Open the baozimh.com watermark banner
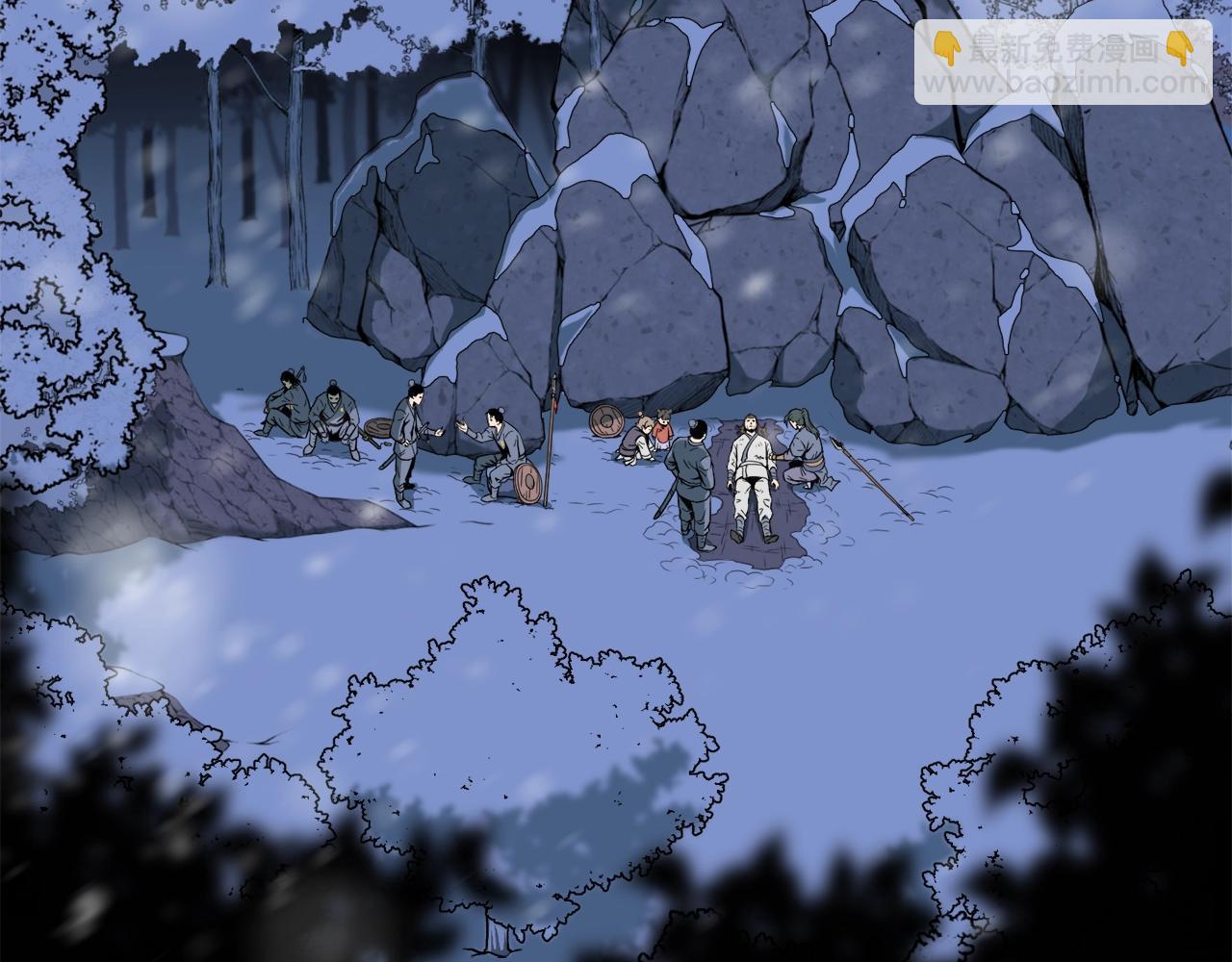This screenshot has height=962, width=1232. (x=1063, y=63)
